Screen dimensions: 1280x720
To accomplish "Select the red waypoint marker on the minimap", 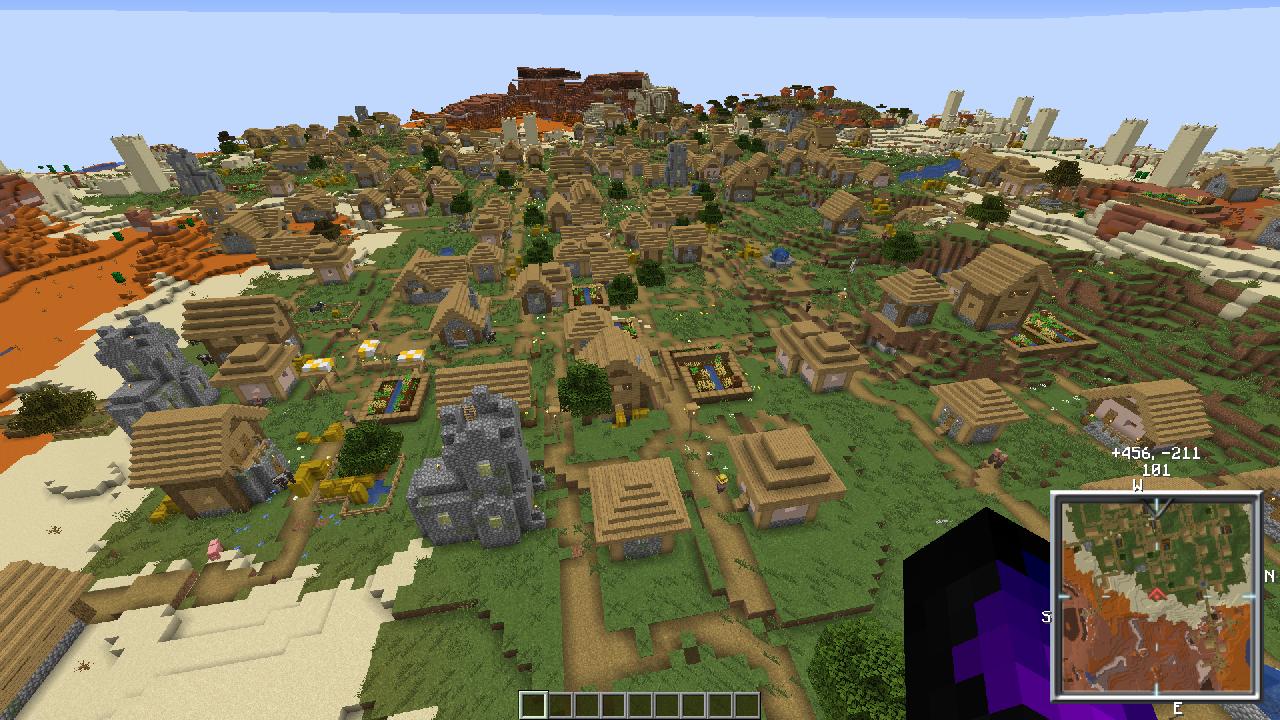I will click(1155, 594).
